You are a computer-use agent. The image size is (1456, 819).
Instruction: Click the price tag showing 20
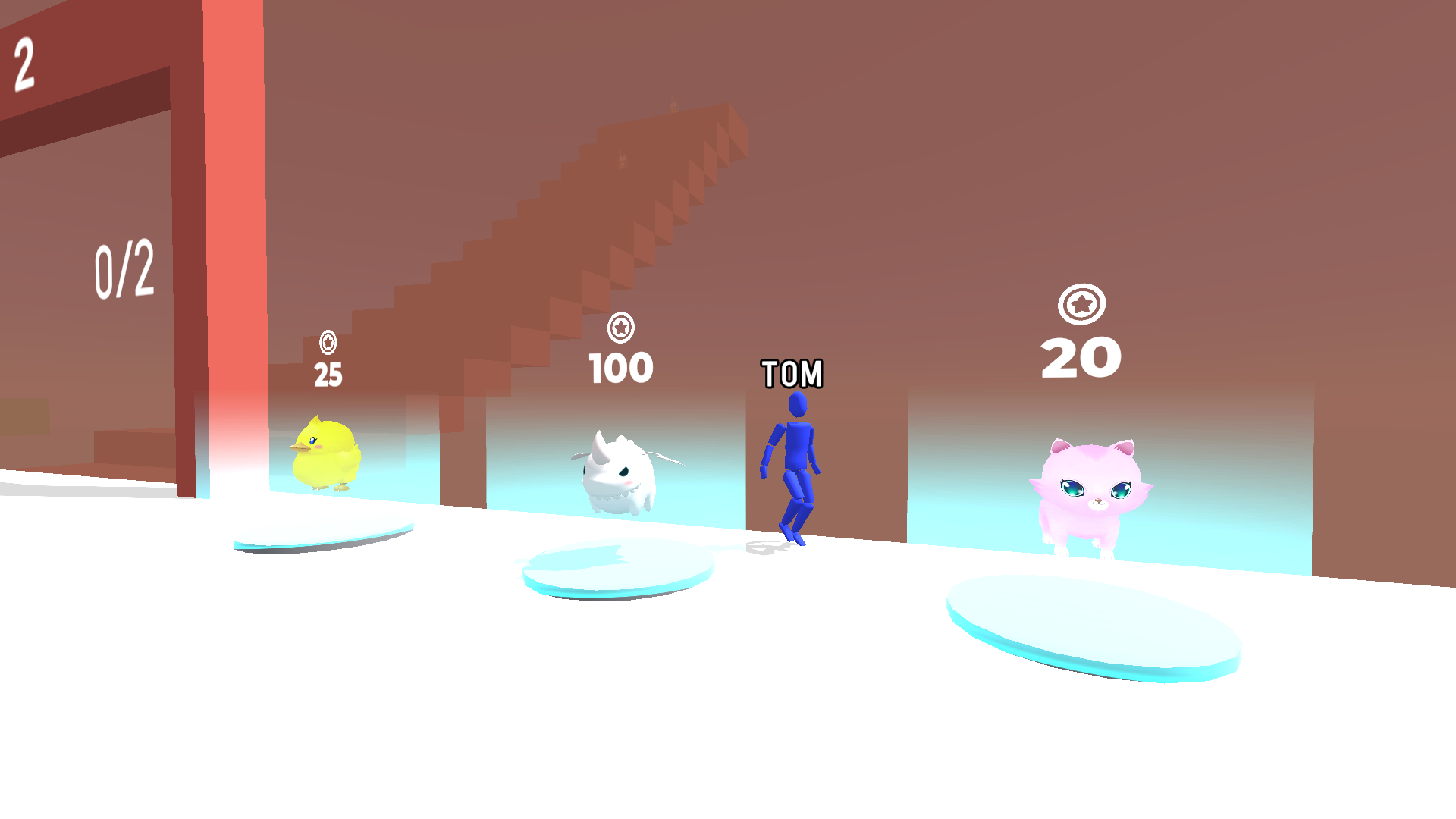point(1081,356)
